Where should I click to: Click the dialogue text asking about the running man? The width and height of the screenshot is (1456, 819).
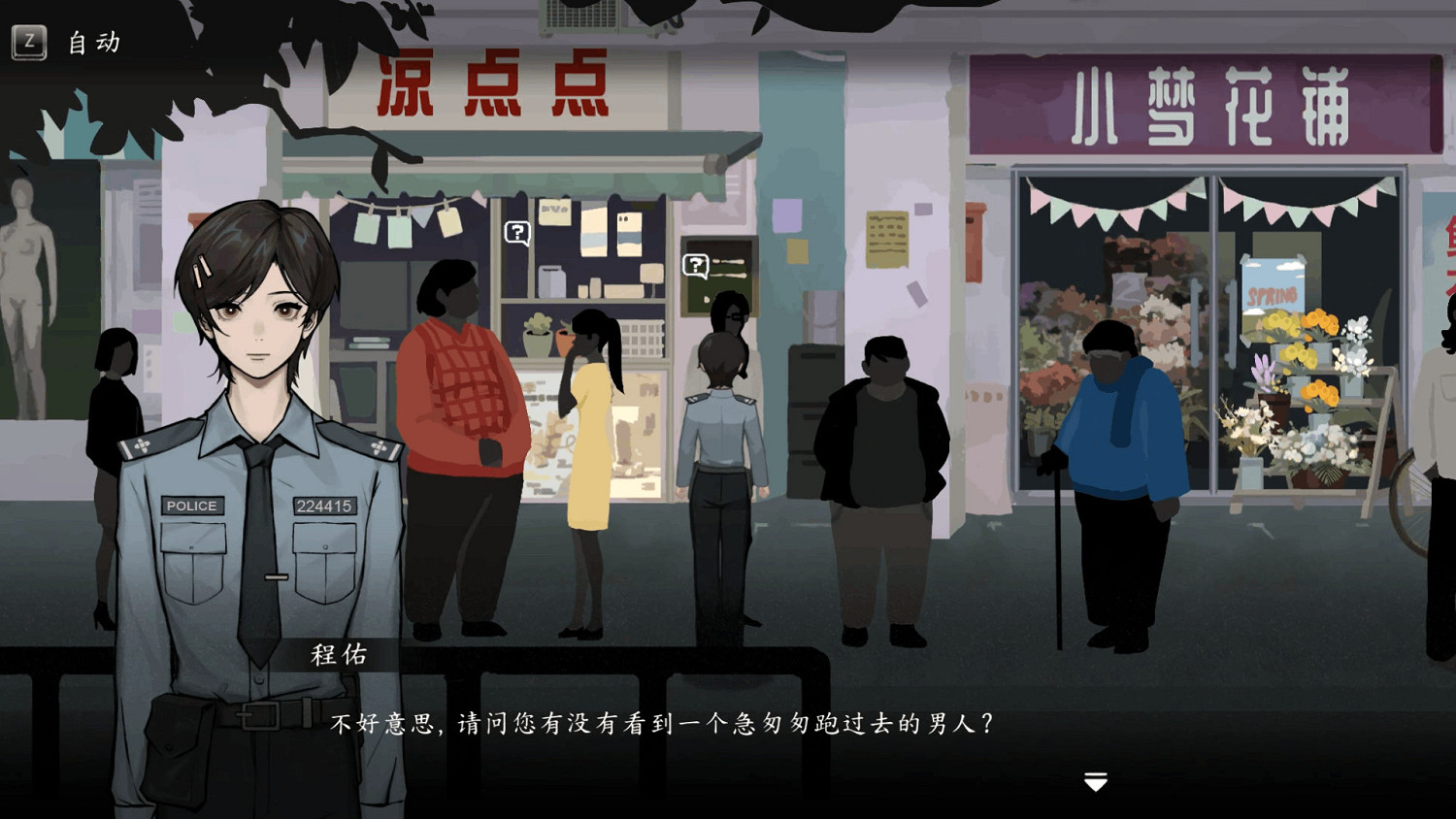pyautogui.click(x=665, y=721)
